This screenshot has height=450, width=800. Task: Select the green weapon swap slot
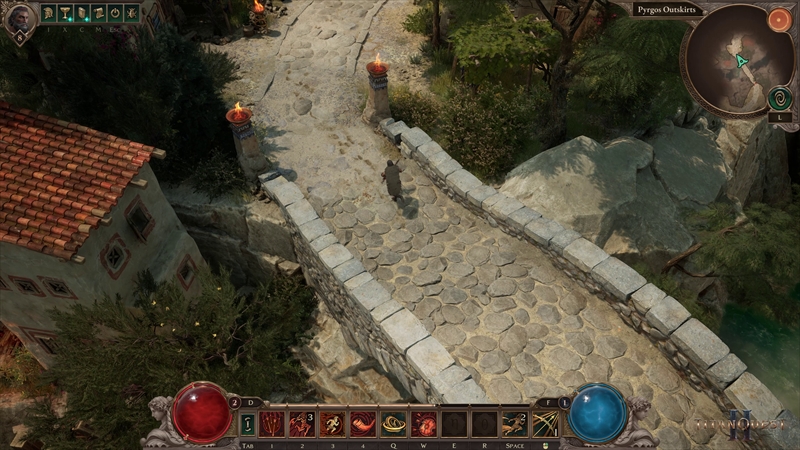point(247,424)
